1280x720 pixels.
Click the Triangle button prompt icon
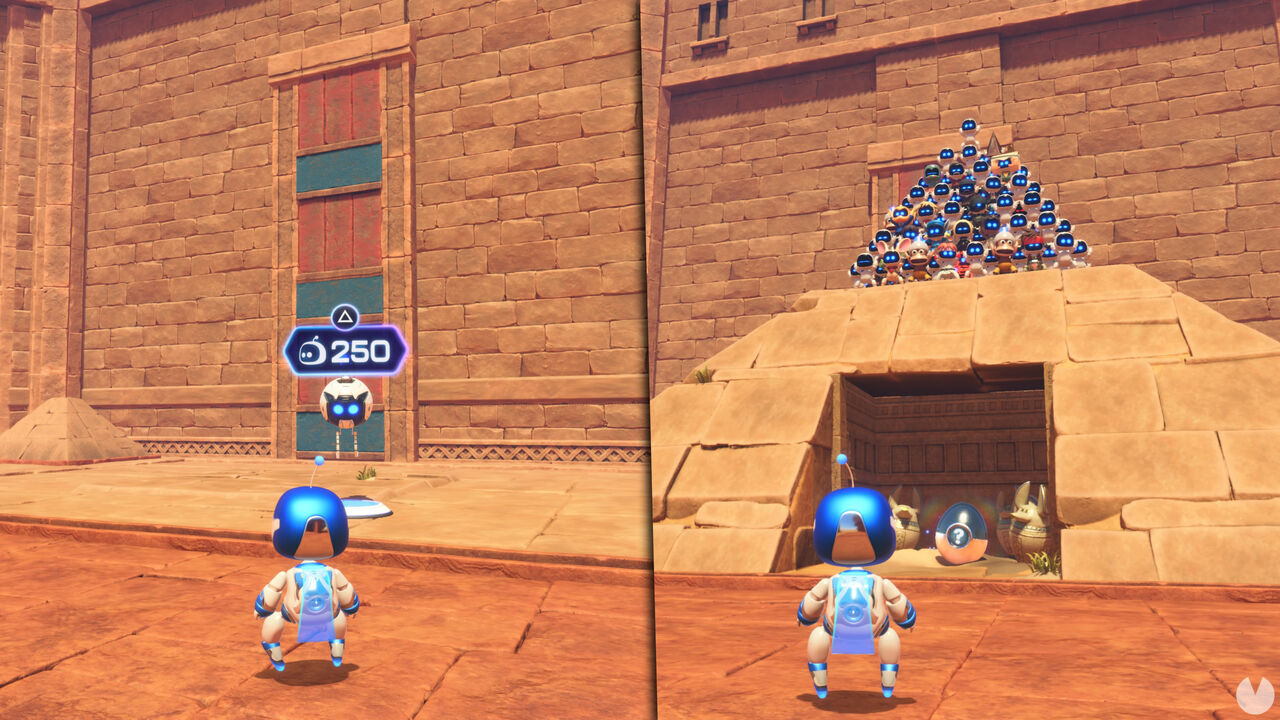point(345,318)
